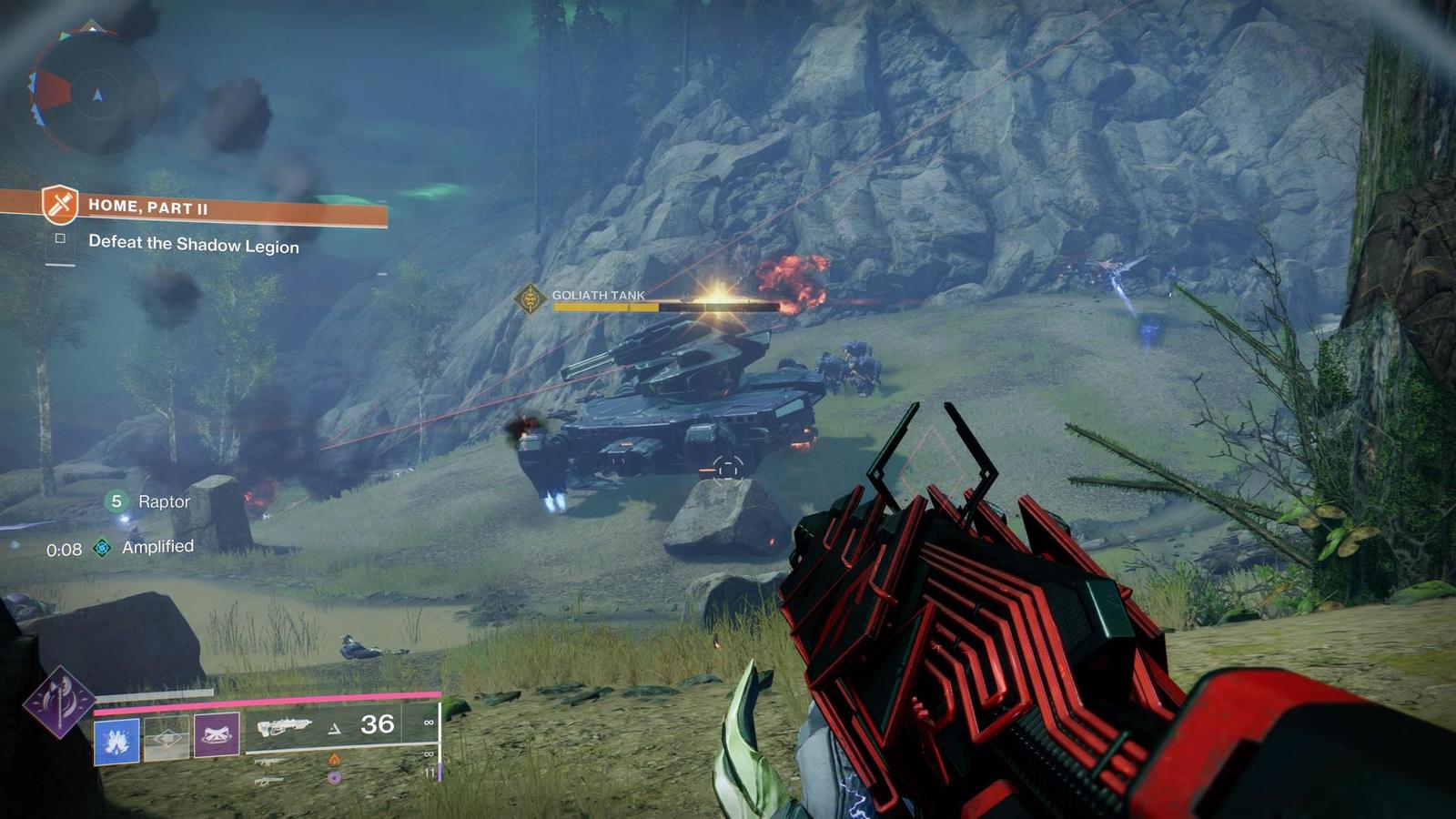Activate the purple axe super ability diamond

click(59, 702)
